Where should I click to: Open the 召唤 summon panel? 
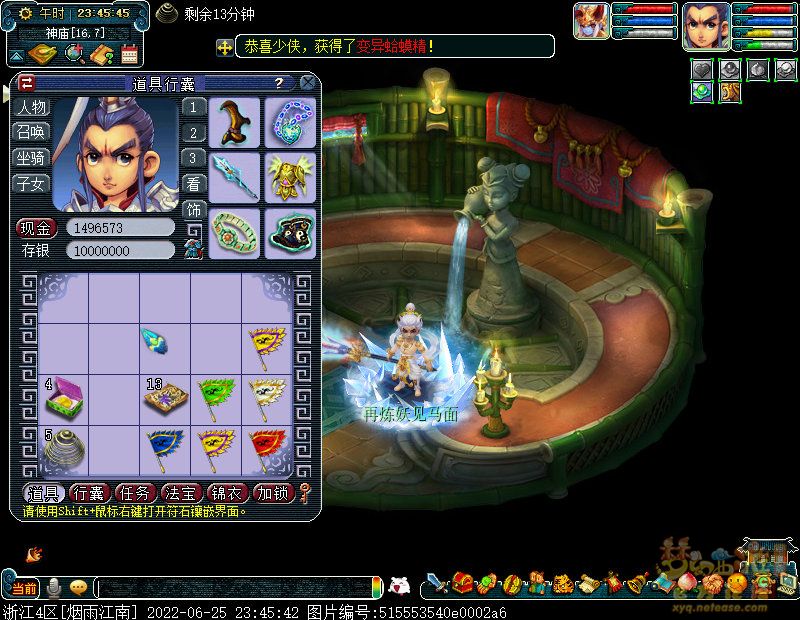click(x=31, y=132)
